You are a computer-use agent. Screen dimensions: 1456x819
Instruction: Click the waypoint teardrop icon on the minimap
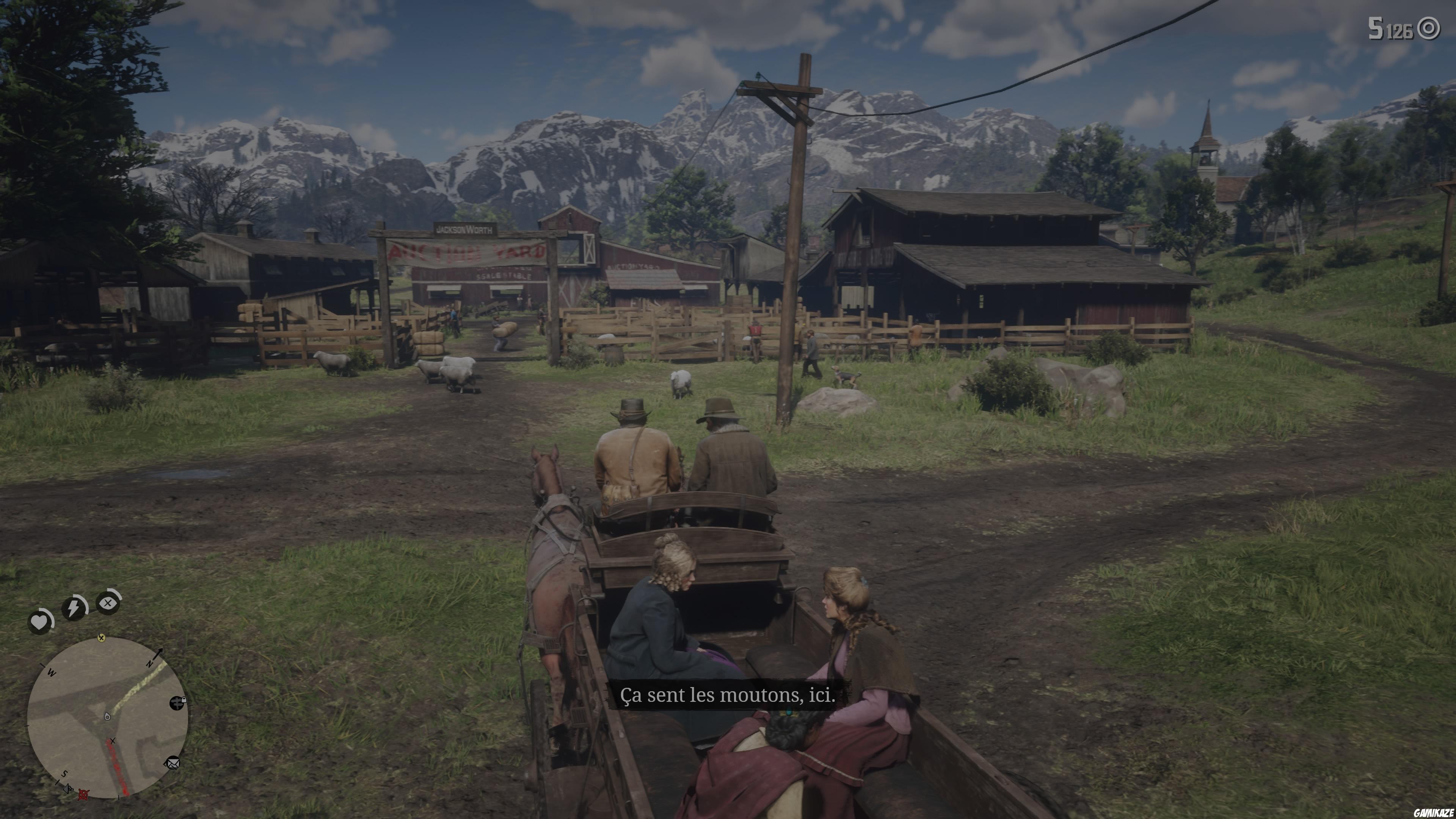point(107,716)
